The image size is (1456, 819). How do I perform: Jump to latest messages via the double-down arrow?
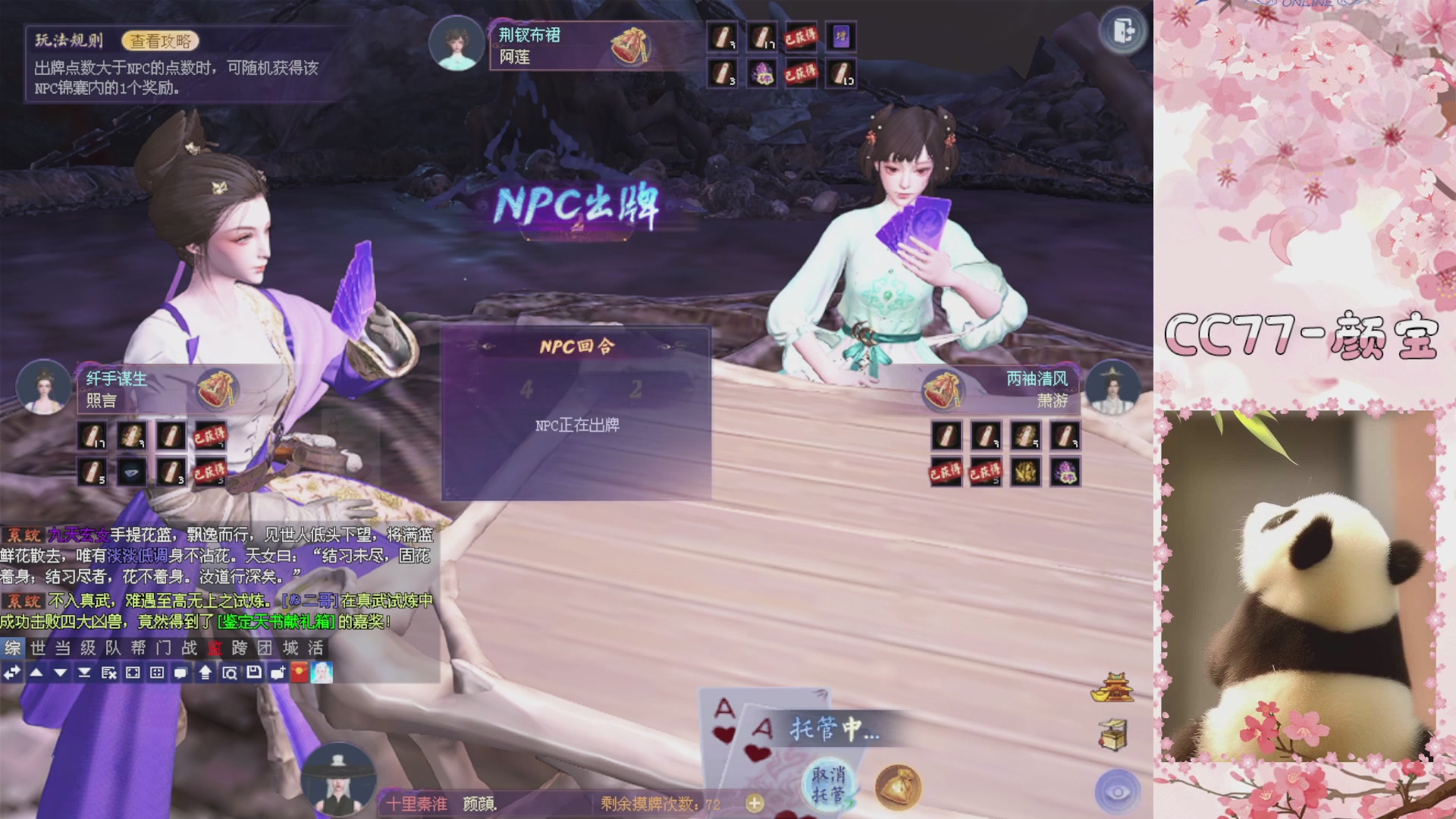click(86, 673)
